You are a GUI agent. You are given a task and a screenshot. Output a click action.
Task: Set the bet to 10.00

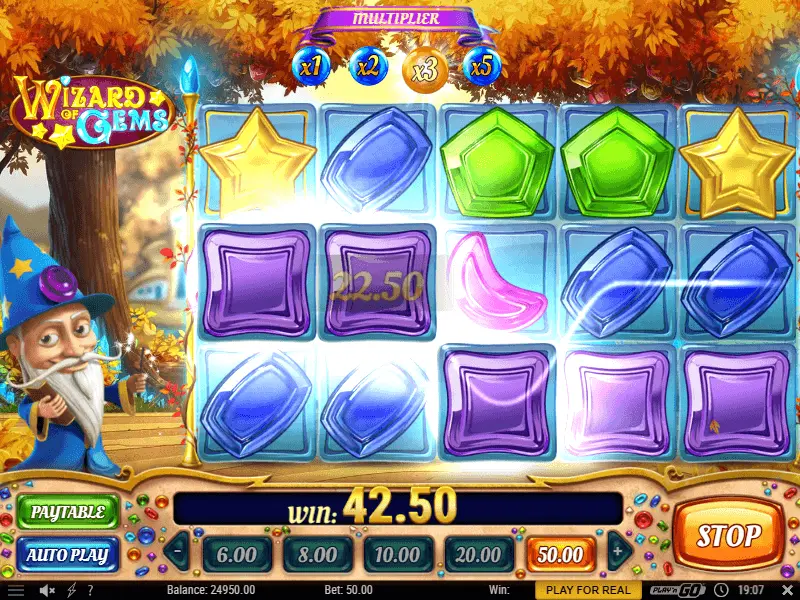click(x=397, y=553)
